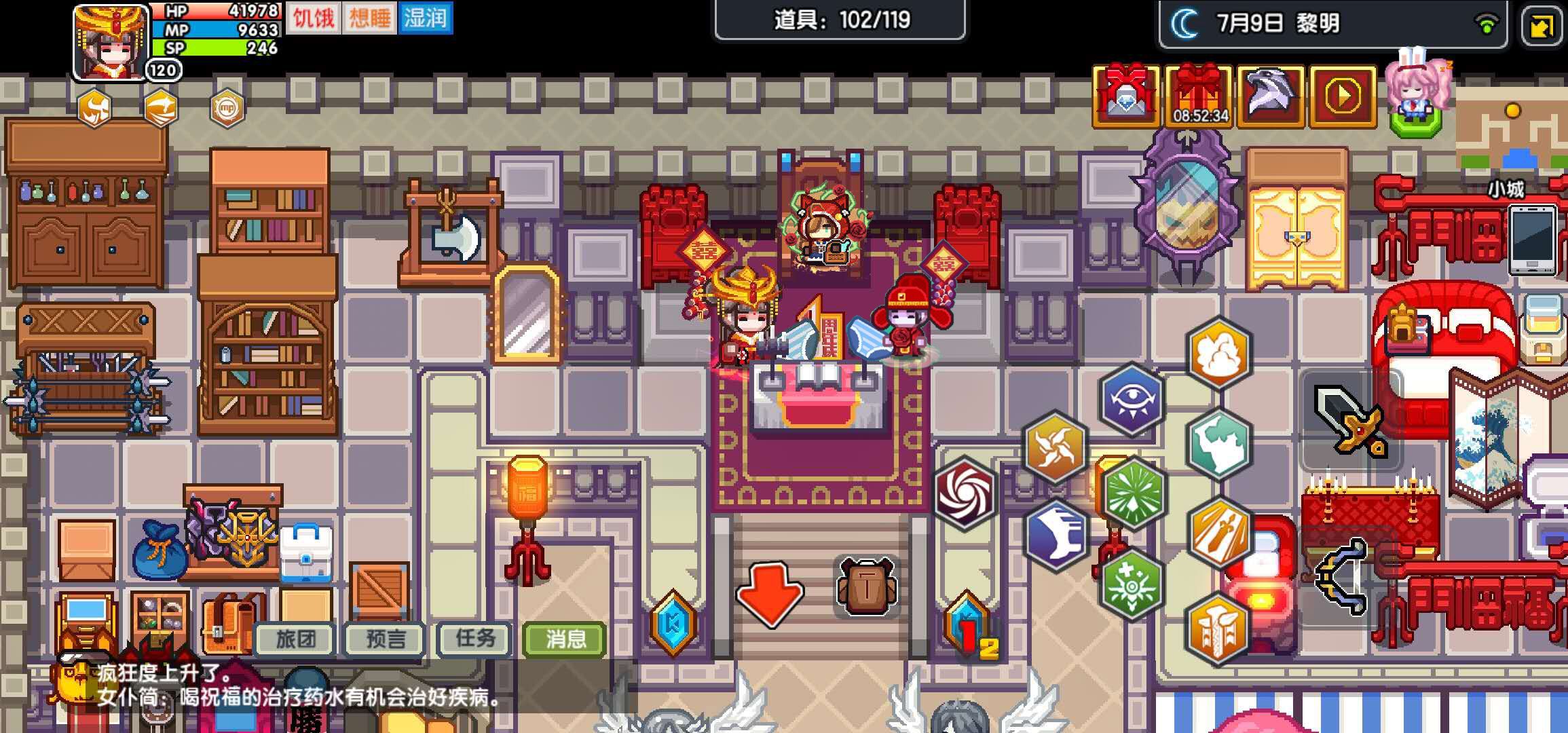Open the 任务 quest menu

point(473,639)
